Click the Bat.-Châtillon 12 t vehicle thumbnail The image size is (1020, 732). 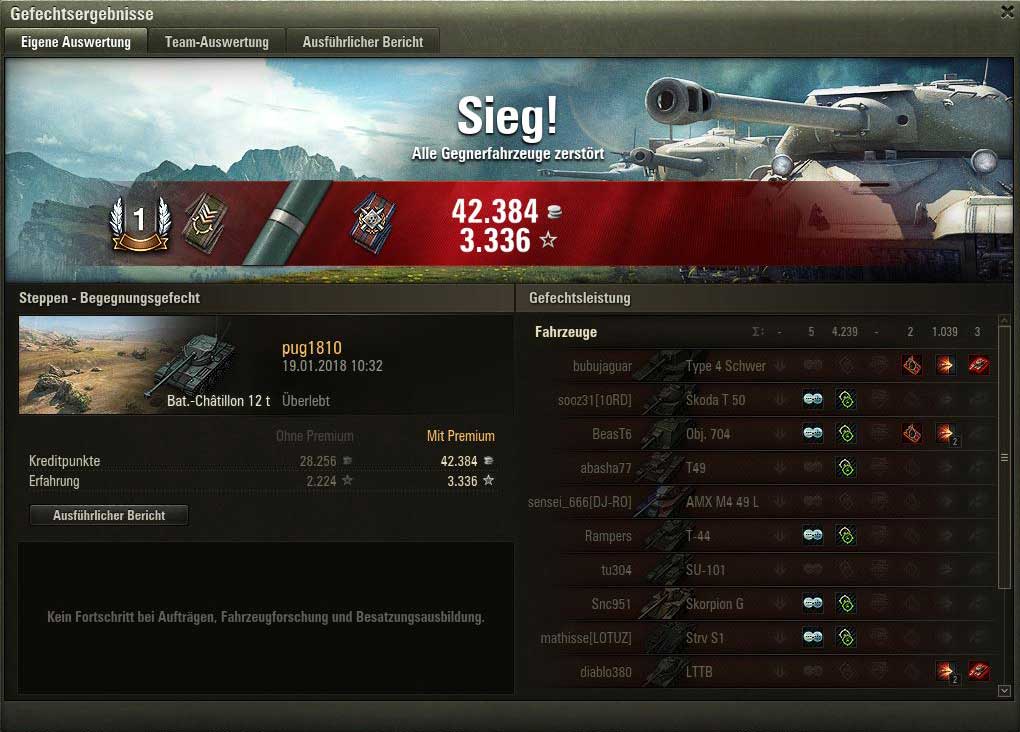click(x=145, y=364)
